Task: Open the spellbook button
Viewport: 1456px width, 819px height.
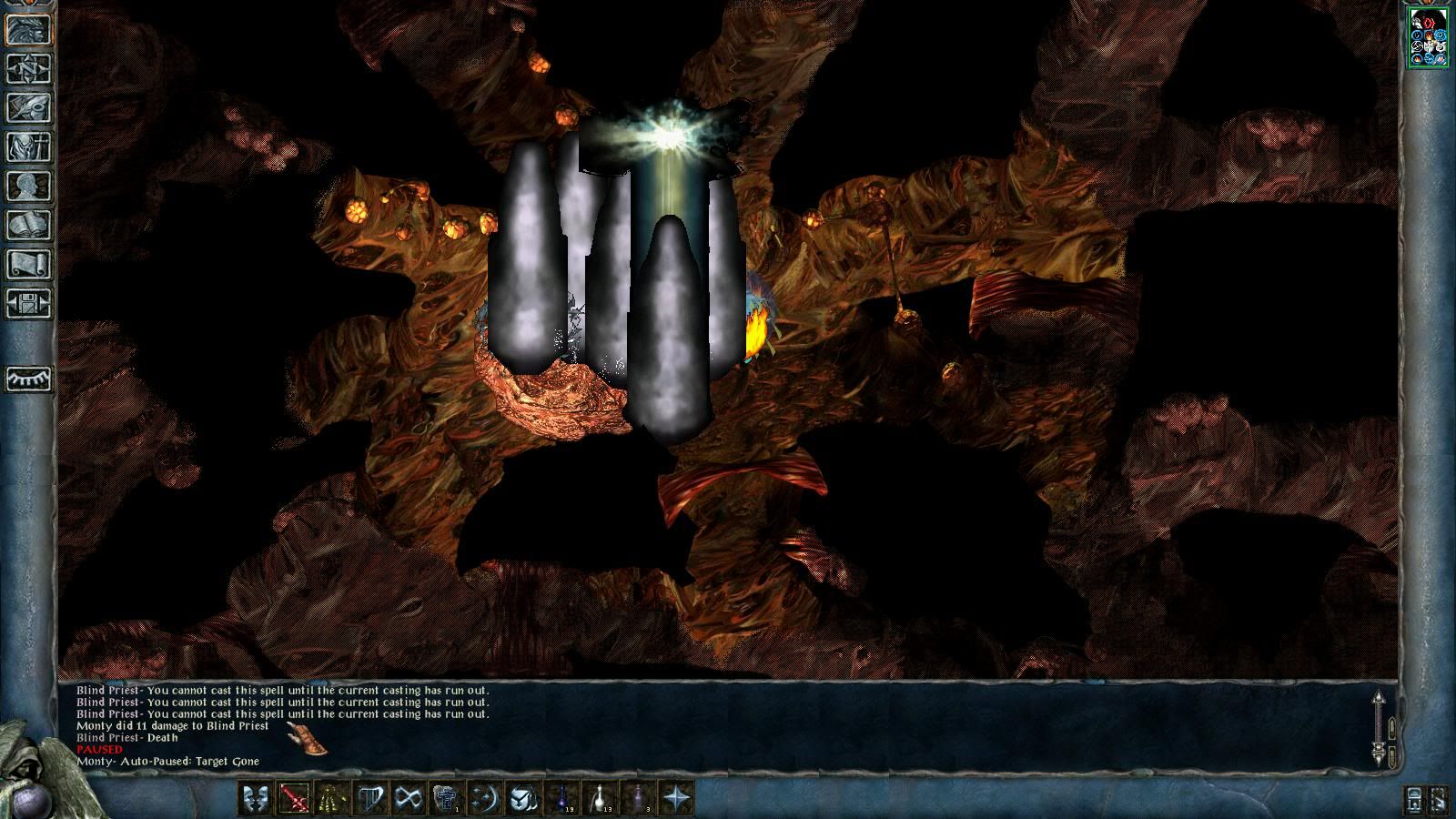Action: coord(29,225)
